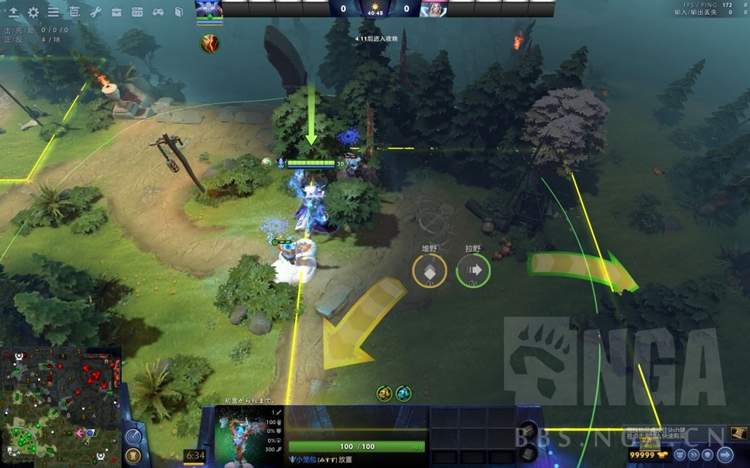Open the settings gear icon
The image size is (750, 468).
tap(33, 12)
